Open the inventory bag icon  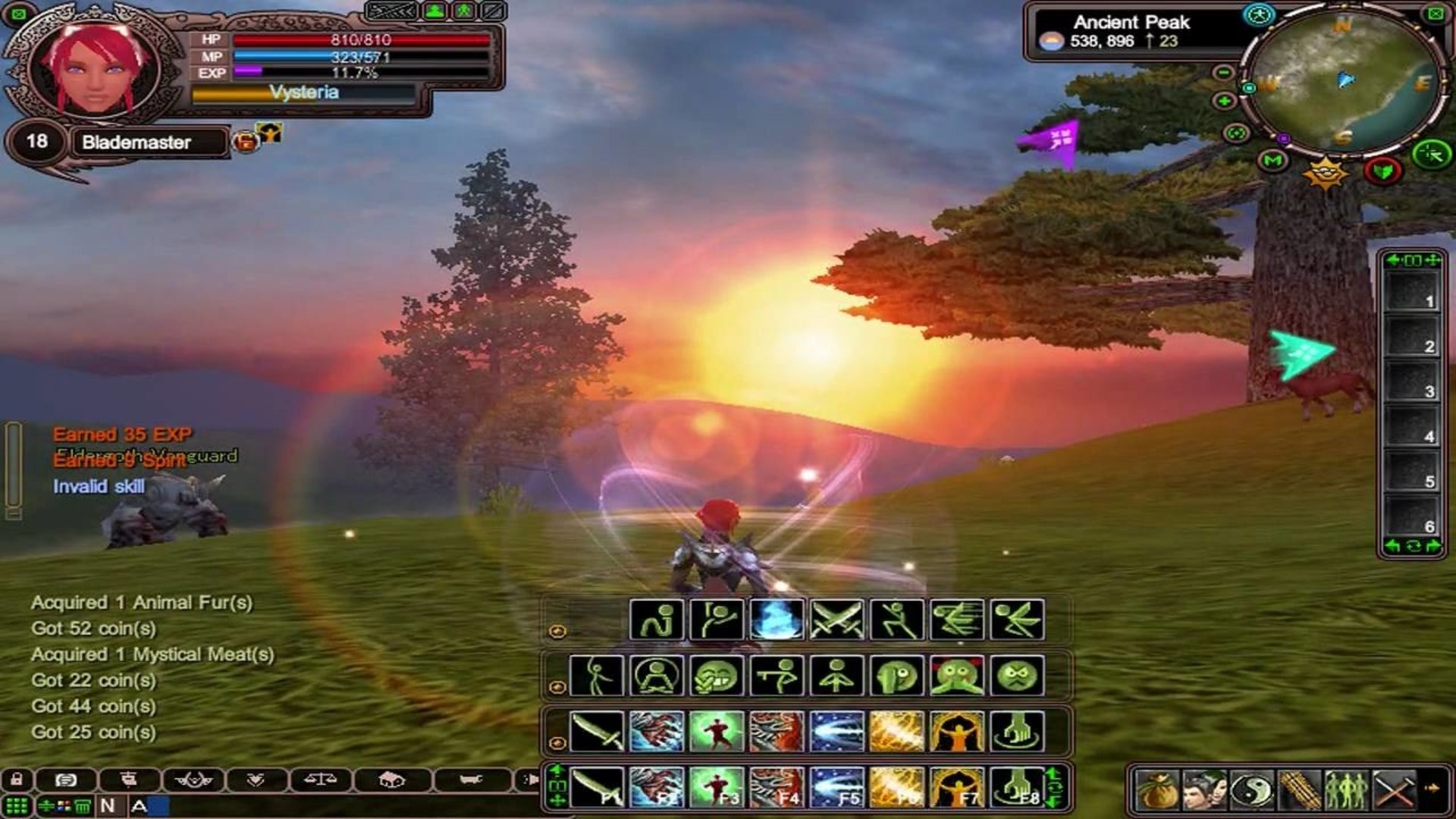(x=1157, y=790)
